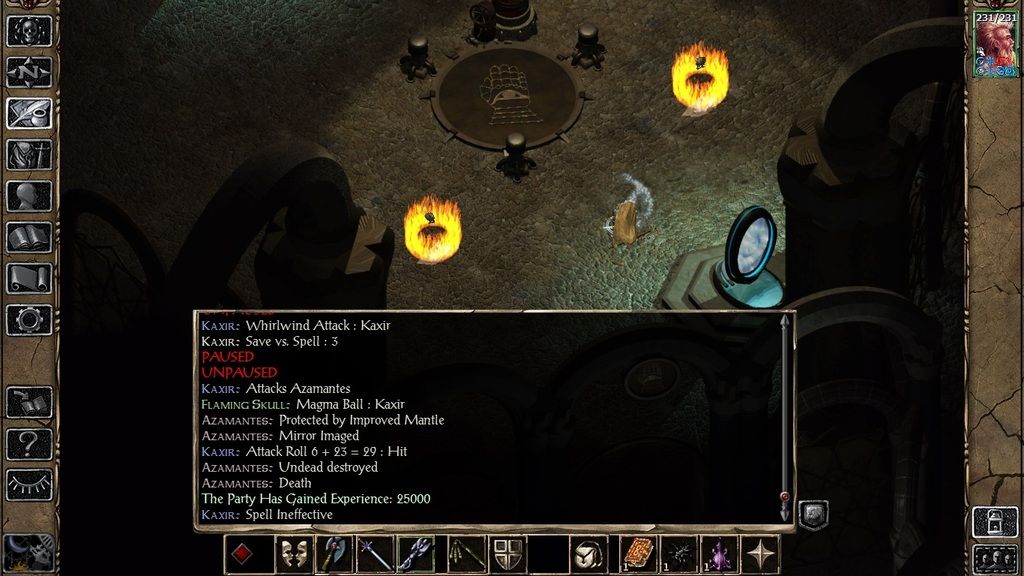Click the closed eye icon in the sidebar

29,484
